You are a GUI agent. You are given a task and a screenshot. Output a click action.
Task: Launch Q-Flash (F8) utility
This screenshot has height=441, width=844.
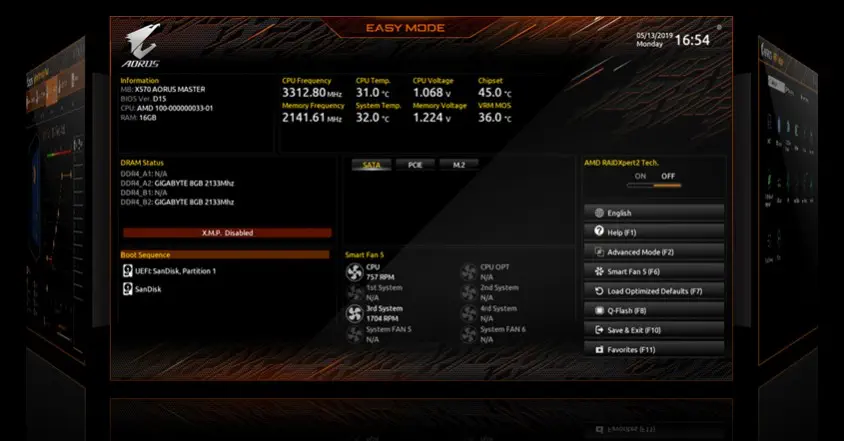653,310
